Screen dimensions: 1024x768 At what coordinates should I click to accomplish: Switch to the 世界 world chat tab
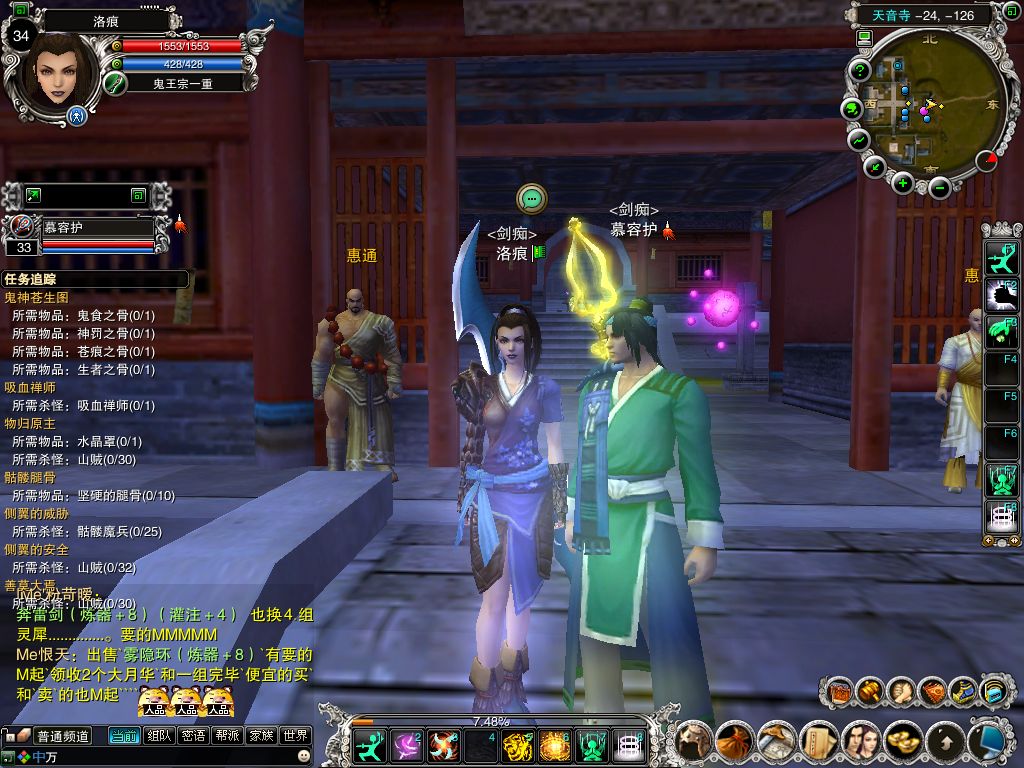tap(295, 736)
